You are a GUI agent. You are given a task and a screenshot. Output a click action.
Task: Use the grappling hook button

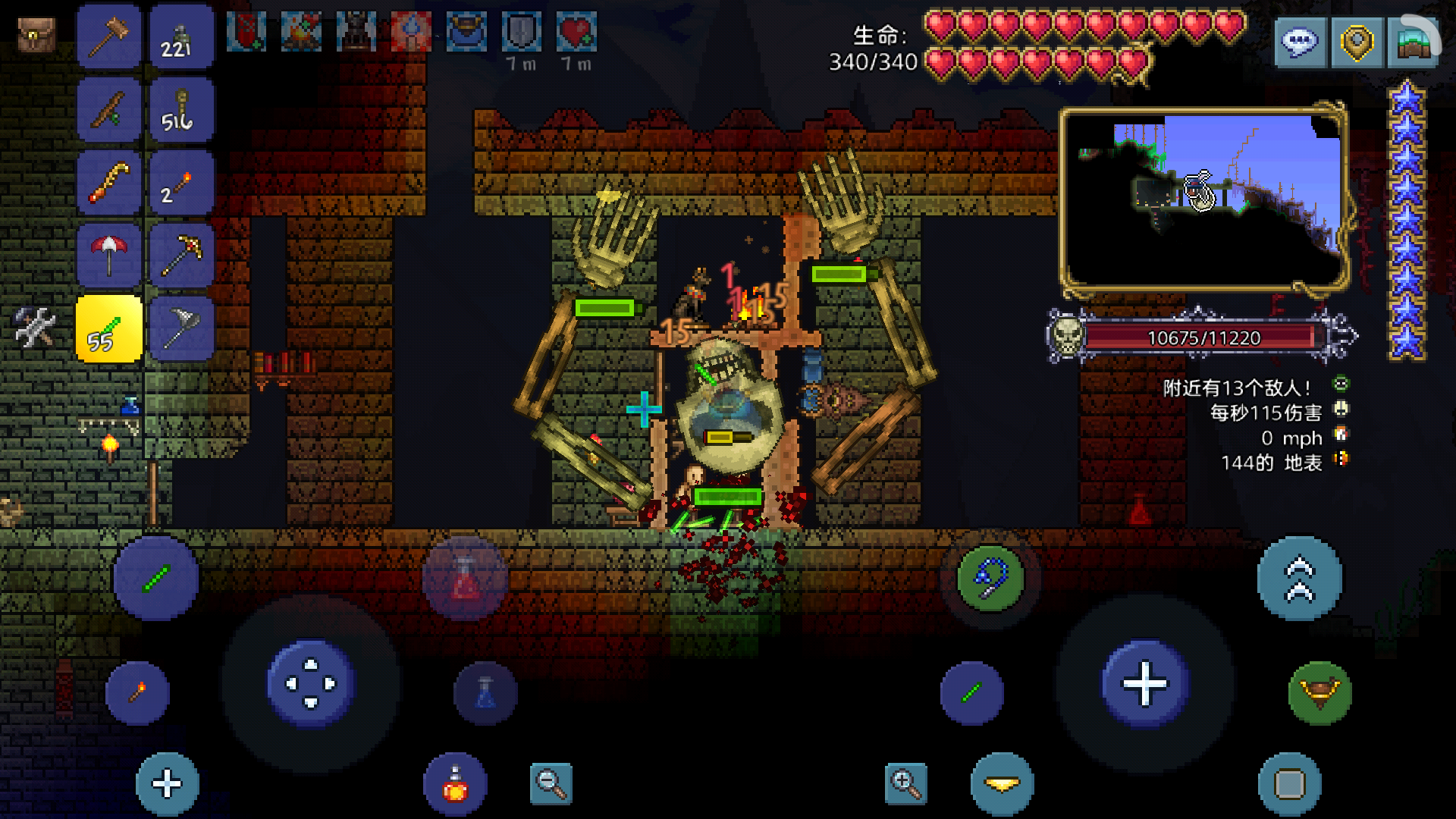(990, 579)
